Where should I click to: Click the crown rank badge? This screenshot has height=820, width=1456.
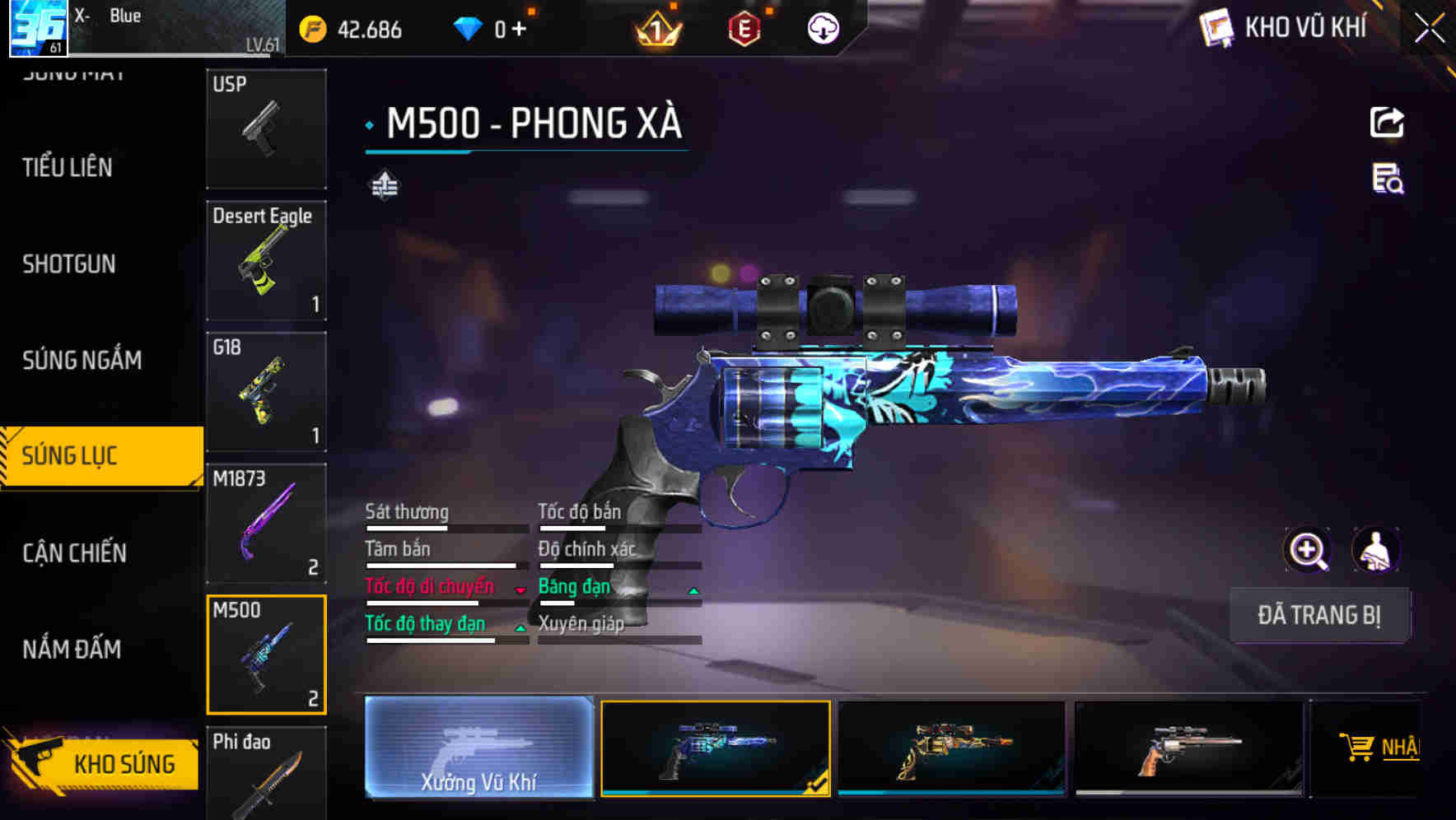655,30
